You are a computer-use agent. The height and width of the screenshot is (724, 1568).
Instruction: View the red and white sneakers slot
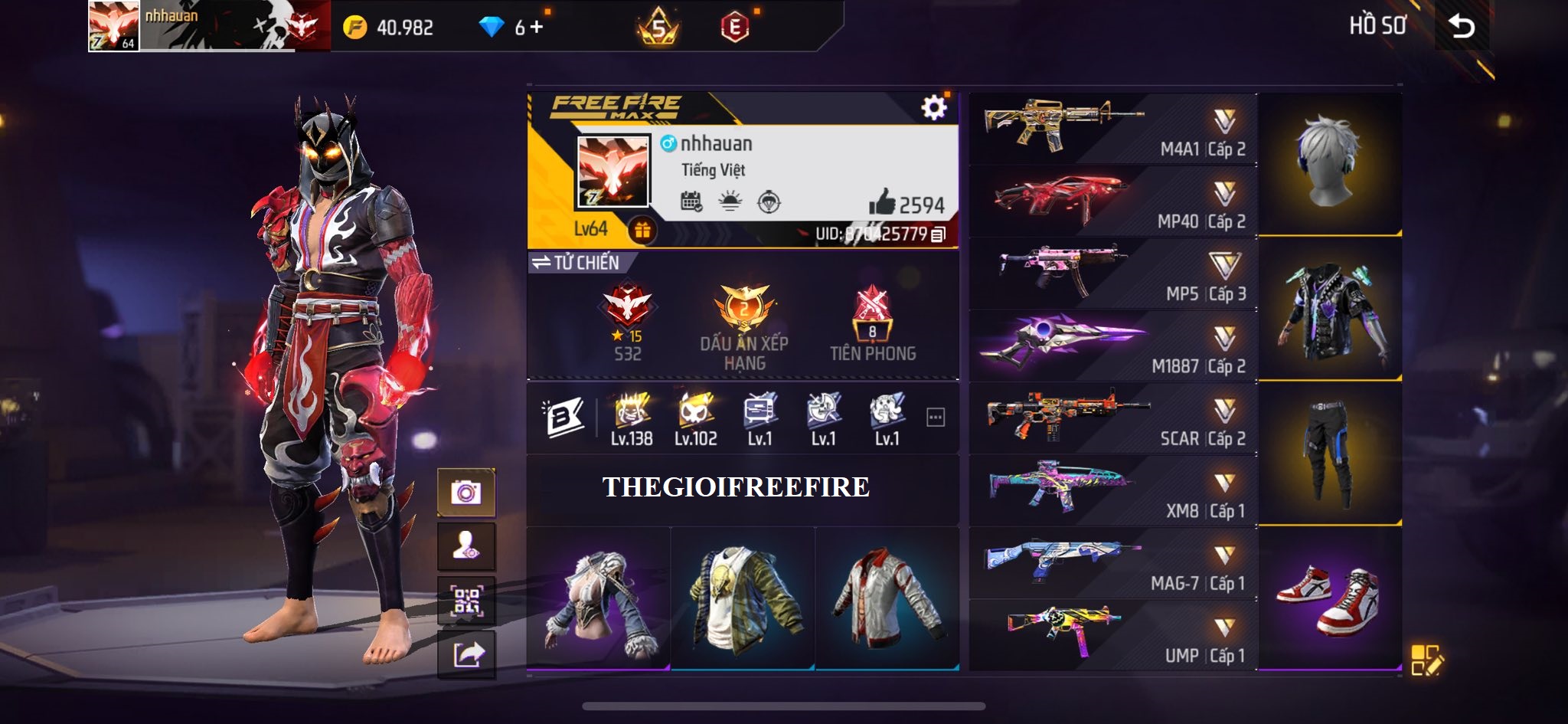(1329, 598)
